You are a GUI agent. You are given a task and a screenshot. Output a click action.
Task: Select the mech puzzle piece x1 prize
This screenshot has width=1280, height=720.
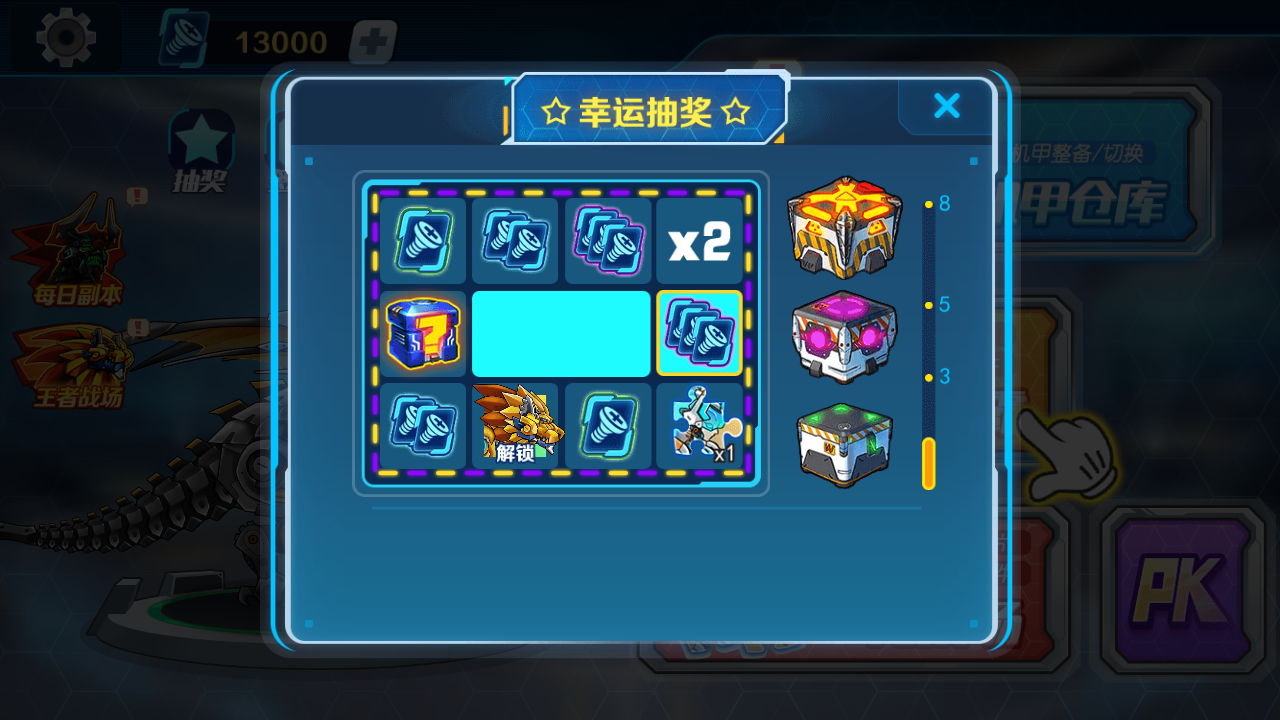[699, 426]
